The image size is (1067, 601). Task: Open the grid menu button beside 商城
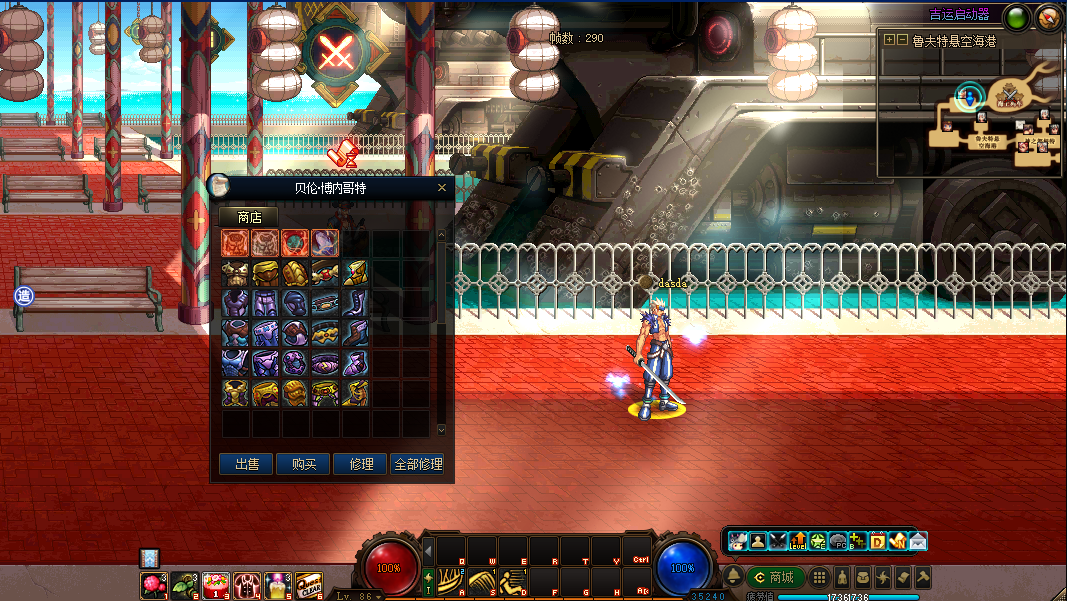click(819, 577)
